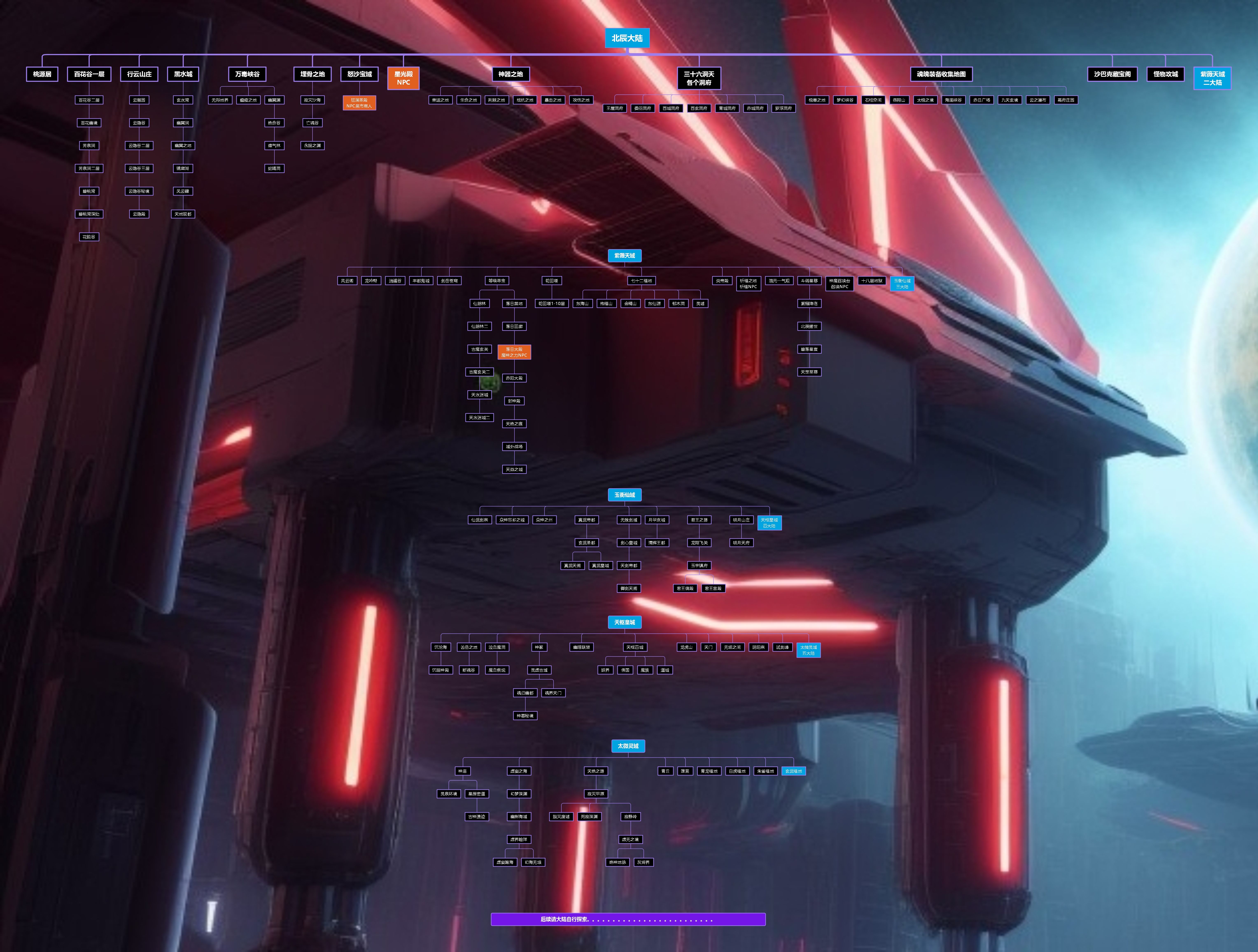
Task: Click the orange 星光殿 NPC node
Action: tap(403, 78)
